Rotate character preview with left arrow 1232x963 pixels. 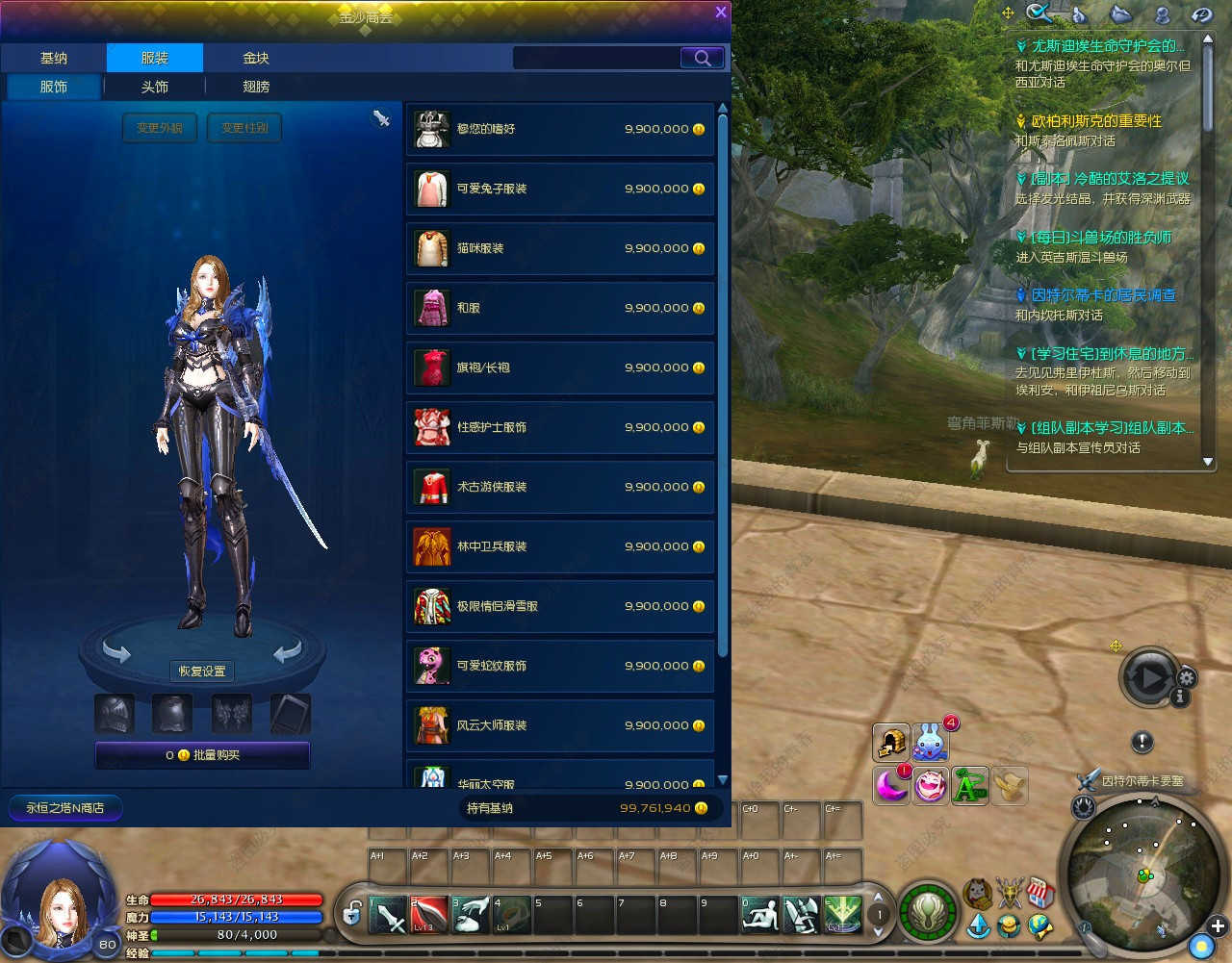point(116,654)
